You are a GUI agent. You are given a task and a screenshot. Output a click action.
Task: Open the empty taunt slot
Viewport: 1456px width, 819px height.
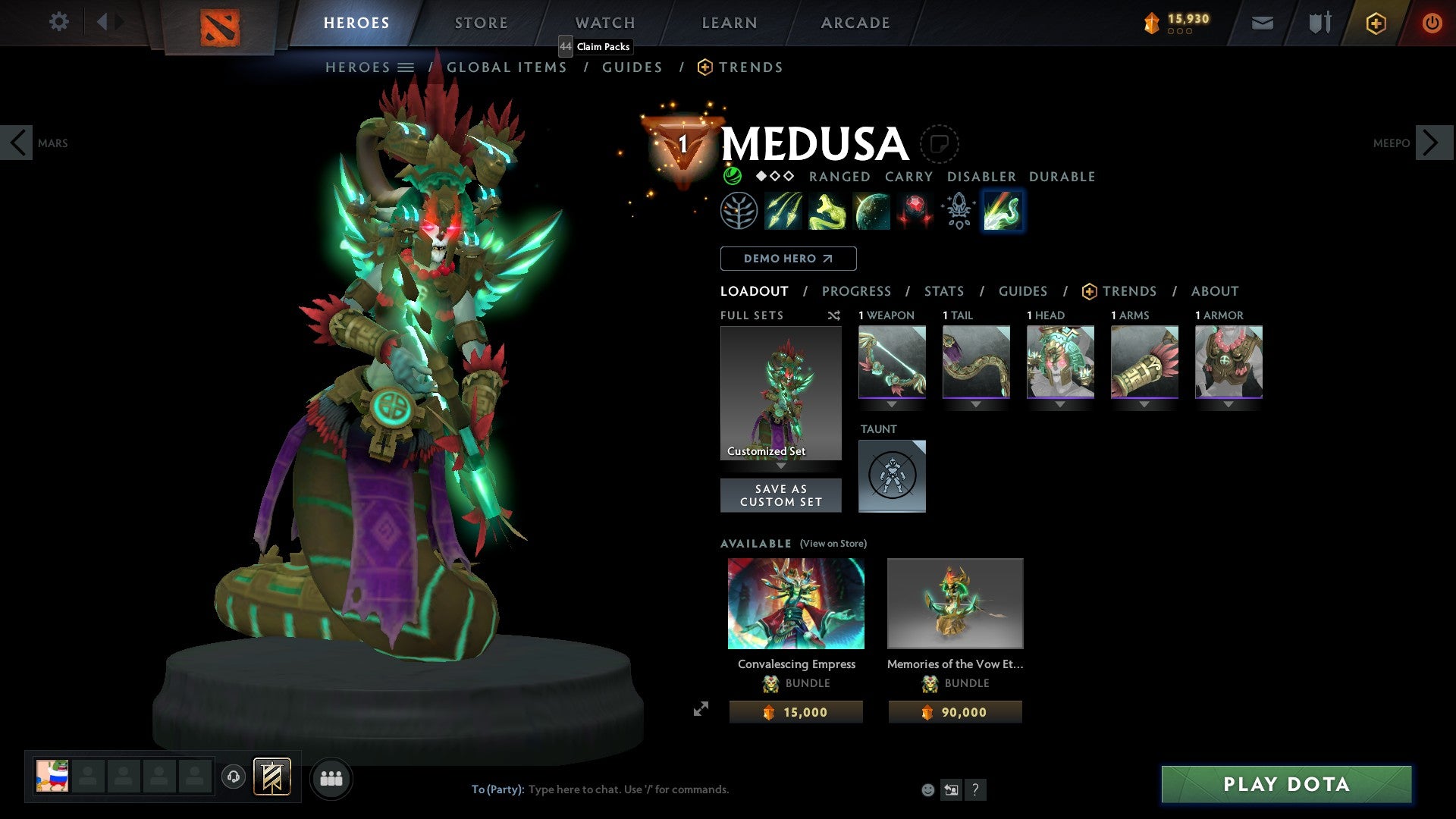point(892,475)
